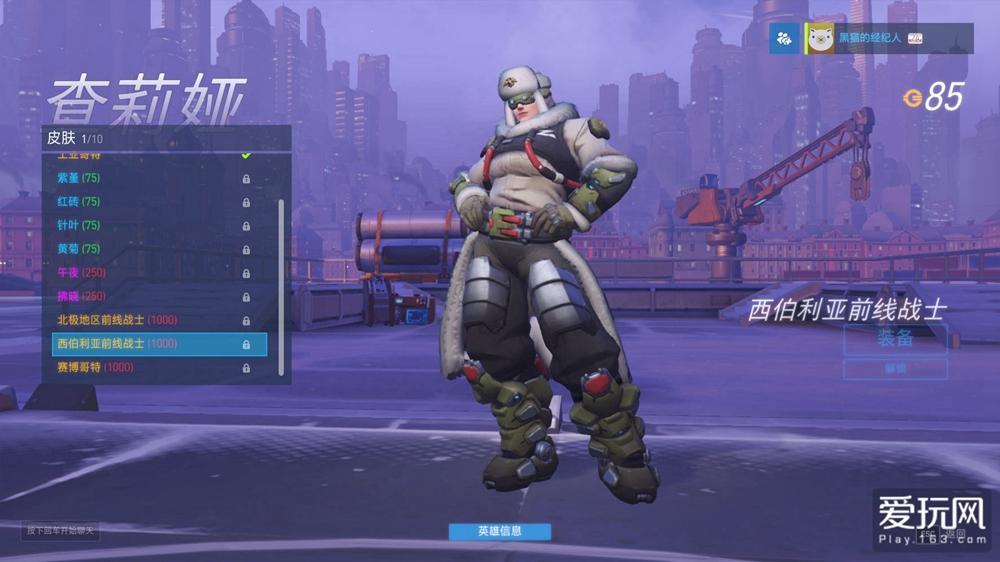Click the 装备 equip button

click(895, 339)
